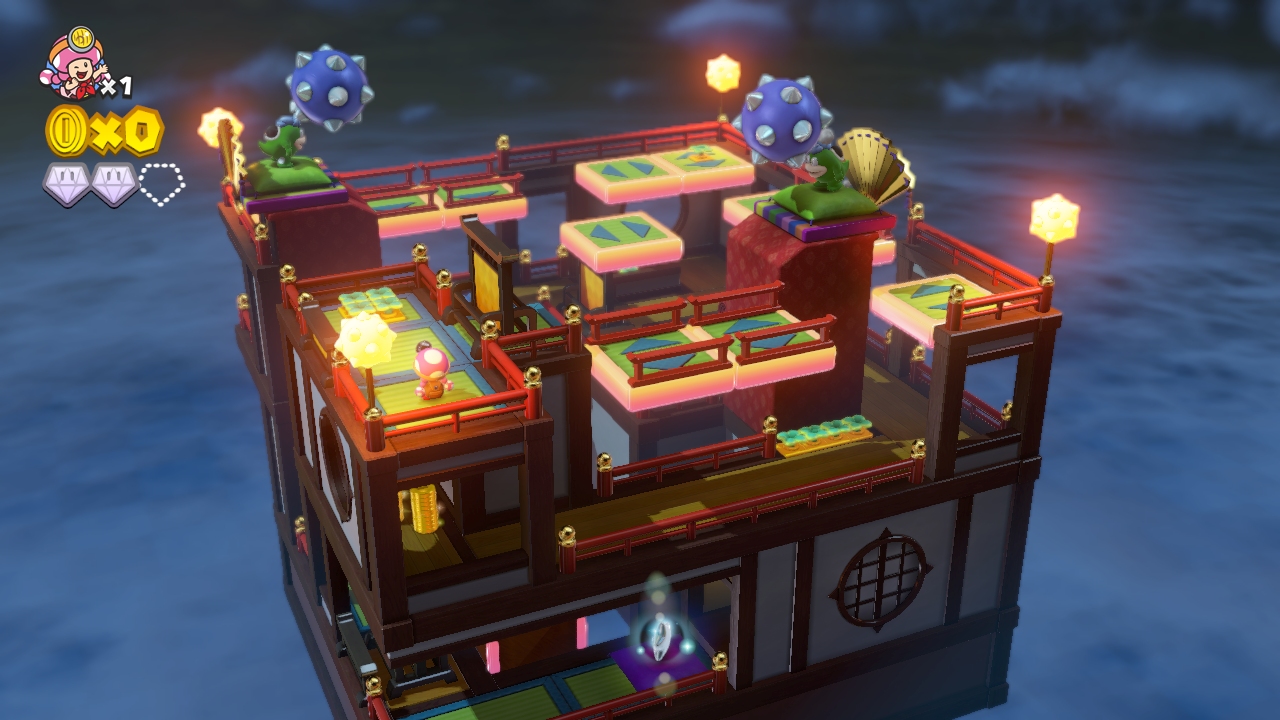The height and width of the screenshot is (720, 1280).
Task: Click the round lattice window on the wall
Action: coord(880,580)
